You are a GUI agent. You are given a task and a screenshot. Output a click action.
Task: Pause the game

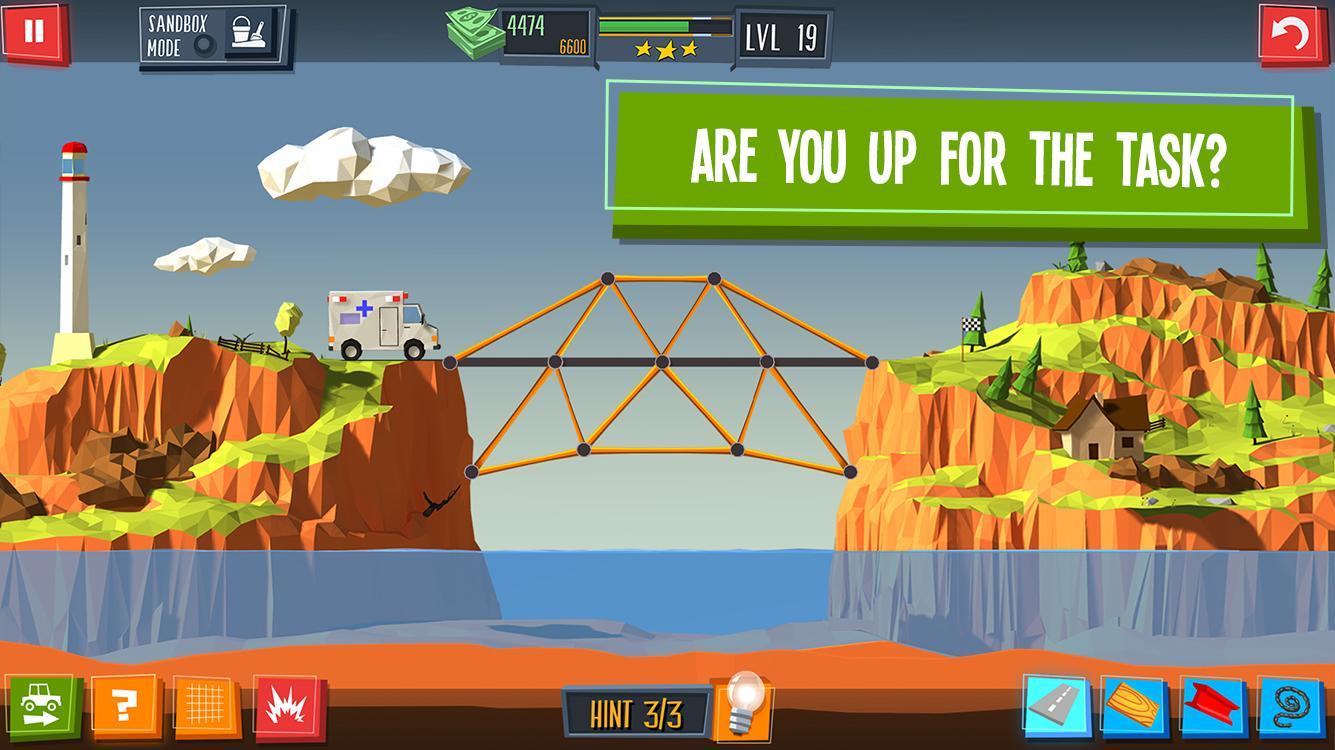coord(34,31)
